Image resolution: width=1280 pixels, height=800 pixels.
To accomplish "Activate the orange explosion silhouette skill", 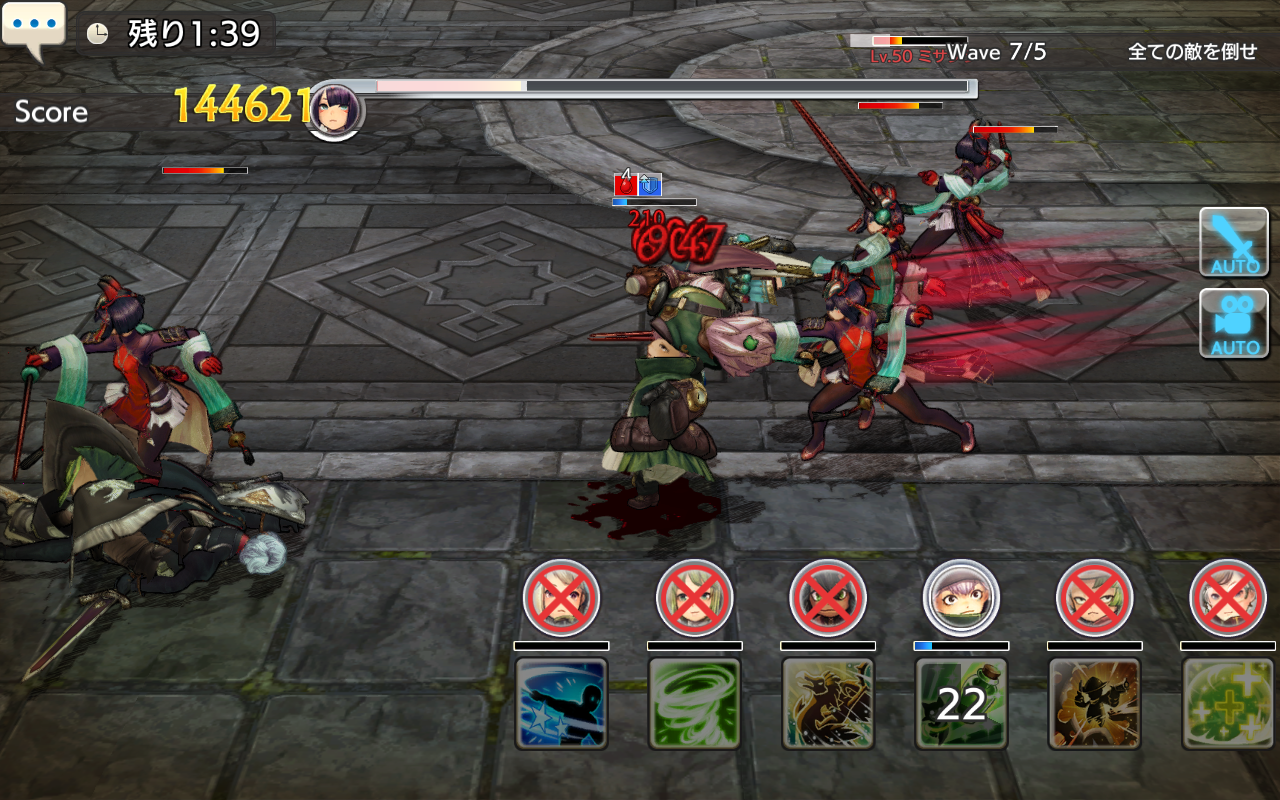I will coord(1094,703).
